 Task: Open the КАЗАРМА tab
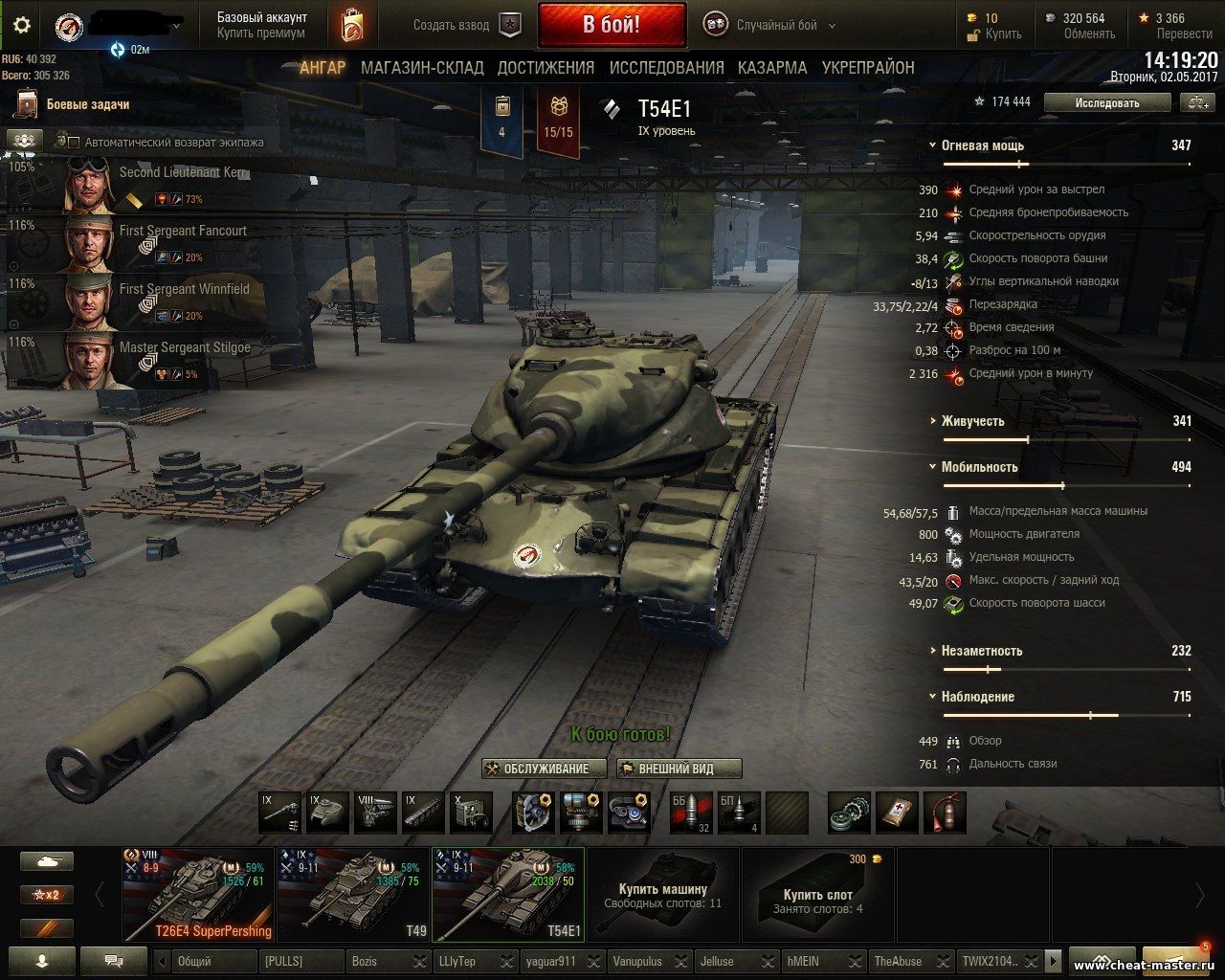pos(771,68)
